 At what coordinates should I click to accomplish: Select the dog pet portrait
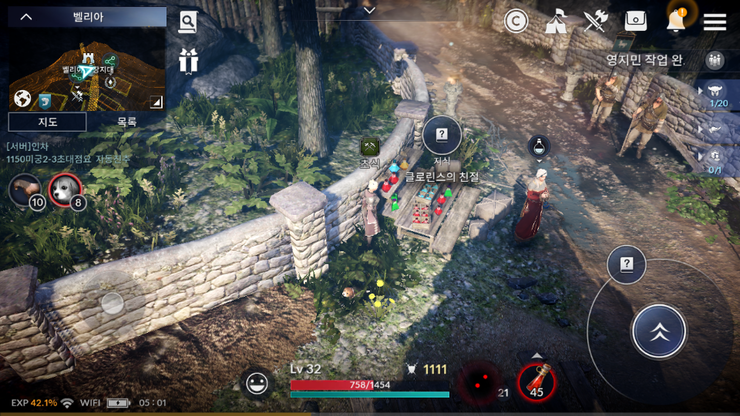point(64,187)
